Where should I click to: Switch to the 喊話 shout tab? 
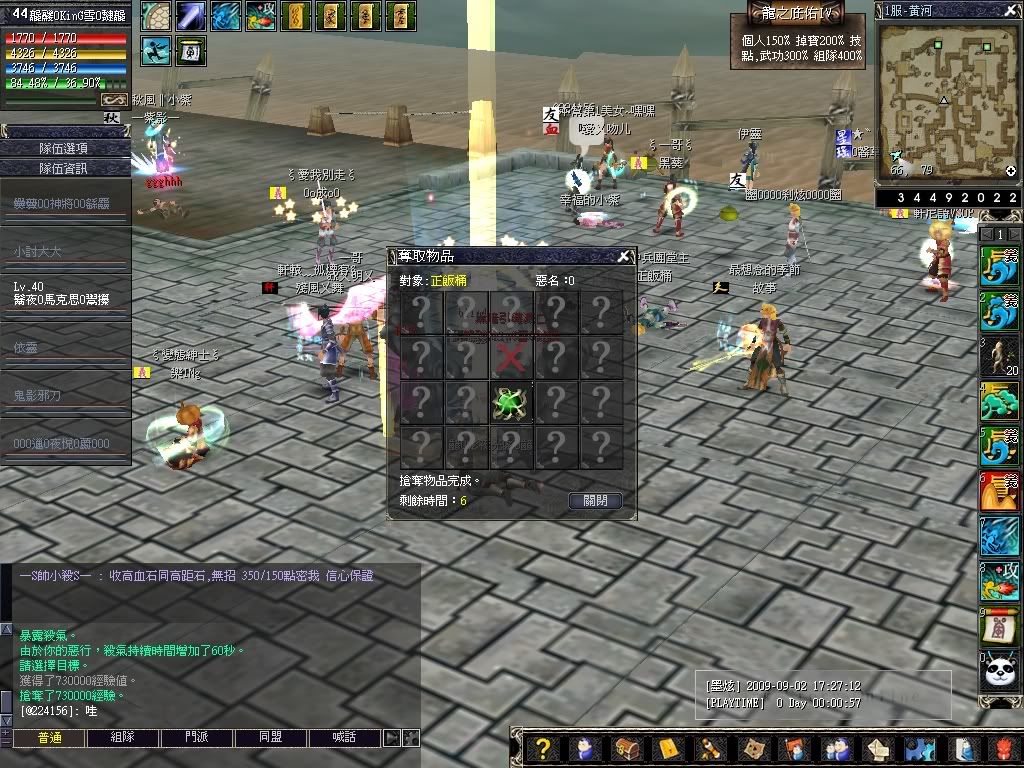343,738
